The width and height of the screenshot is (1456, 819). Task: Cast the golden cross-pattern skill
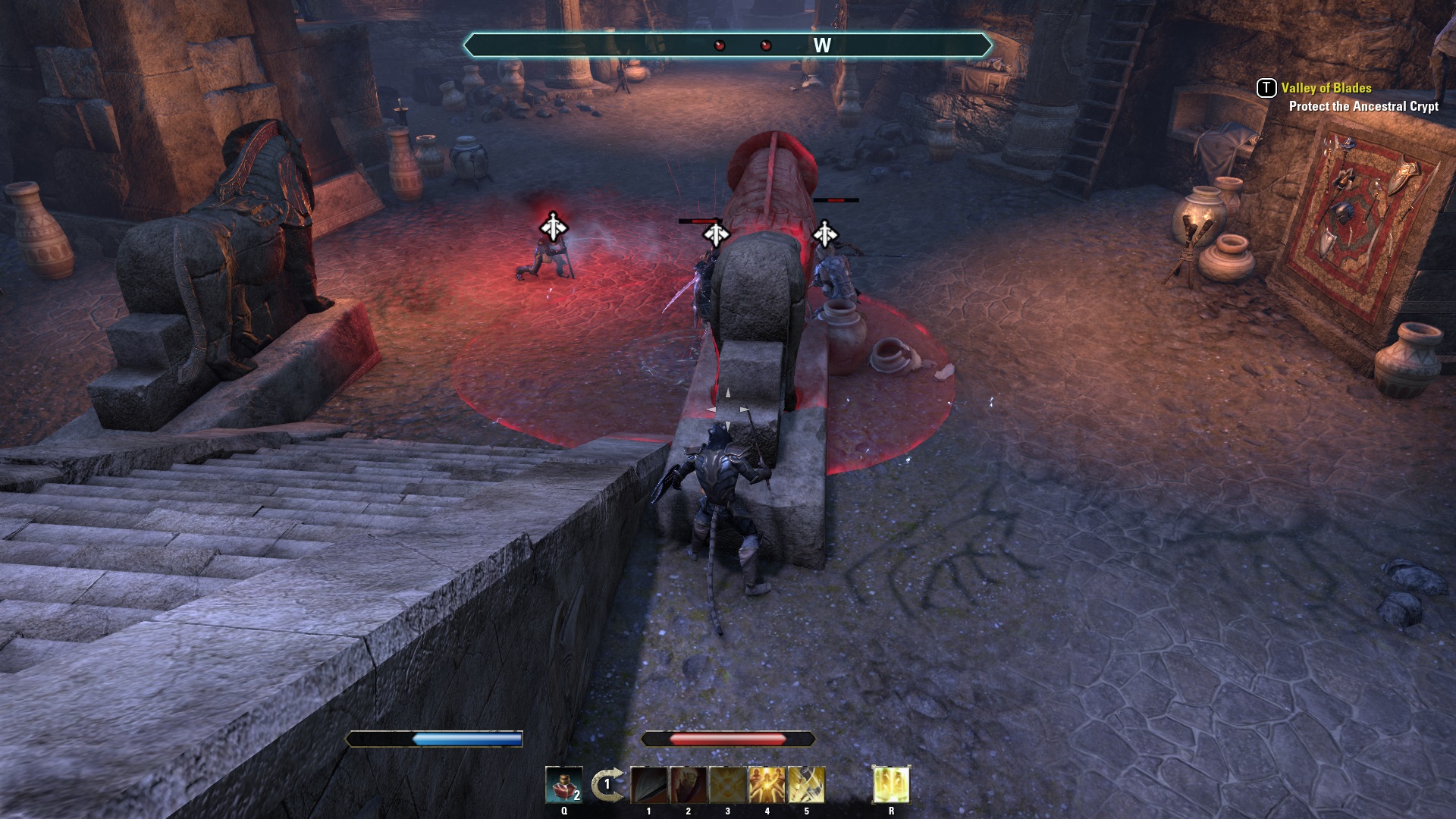[727, 785]
